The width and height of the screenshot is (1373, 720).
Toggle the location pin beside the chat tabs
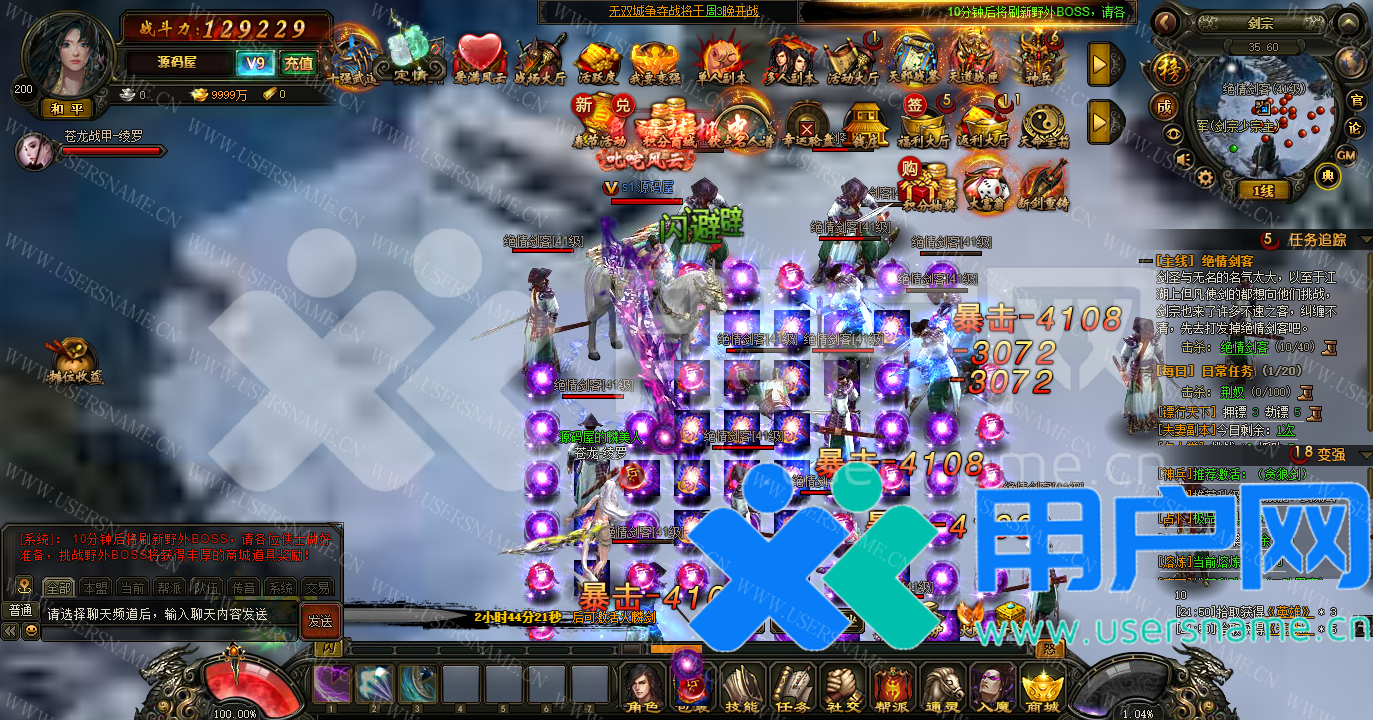click(24, 585)
